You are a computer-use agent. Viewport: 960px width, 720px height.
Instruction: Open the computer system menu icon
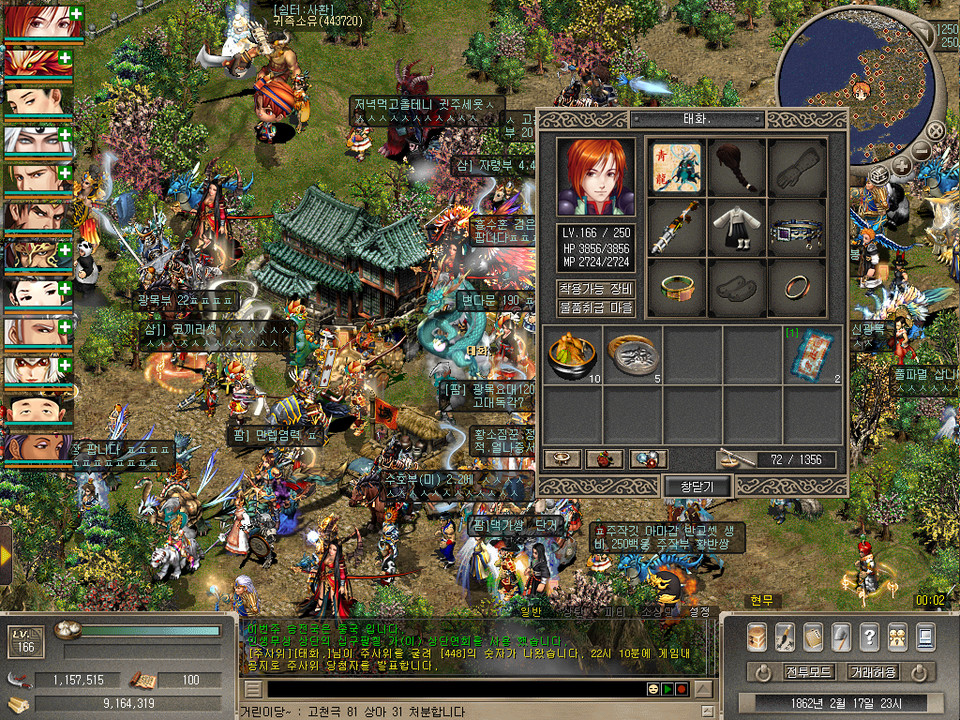925,636
